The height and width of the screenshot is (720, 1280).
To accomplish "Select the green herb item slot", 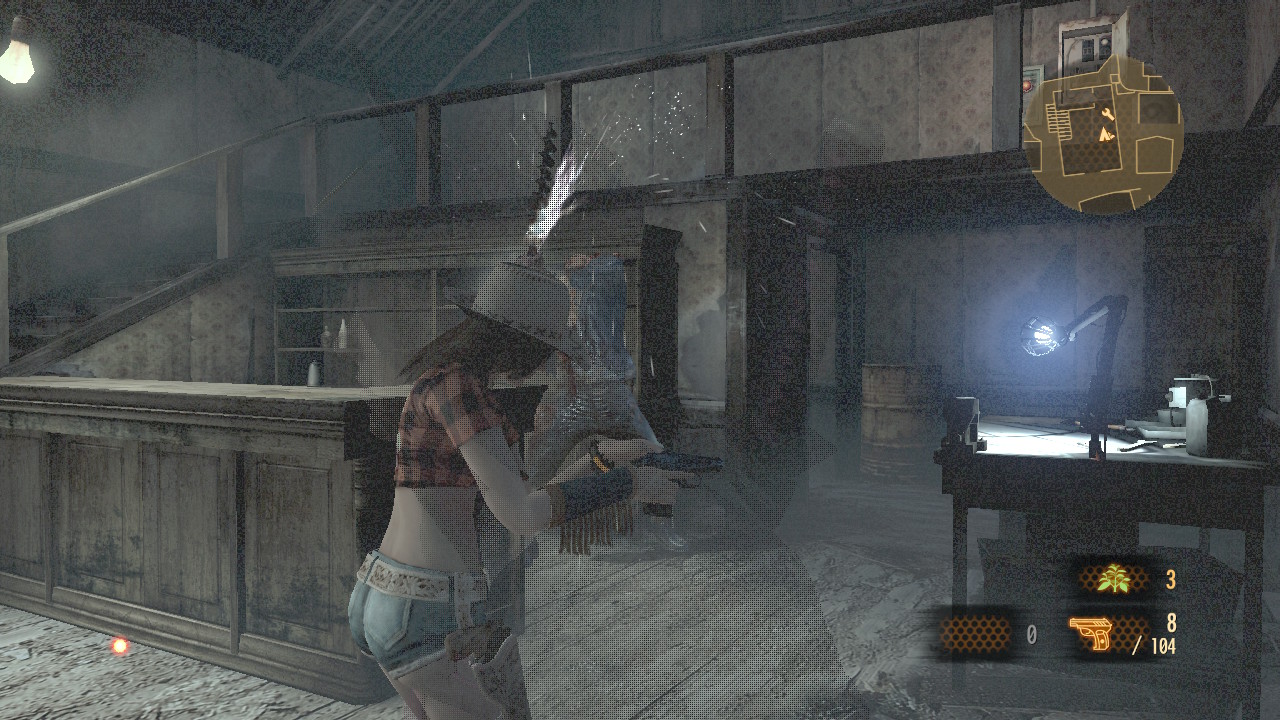I will coord(1113,579).
